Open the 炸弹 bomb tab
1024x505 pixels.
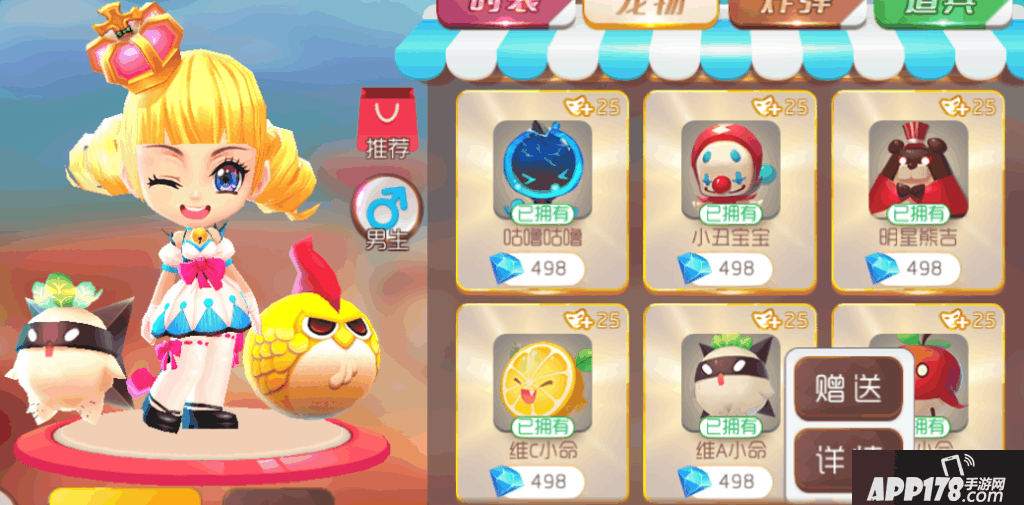pos(796,12)
